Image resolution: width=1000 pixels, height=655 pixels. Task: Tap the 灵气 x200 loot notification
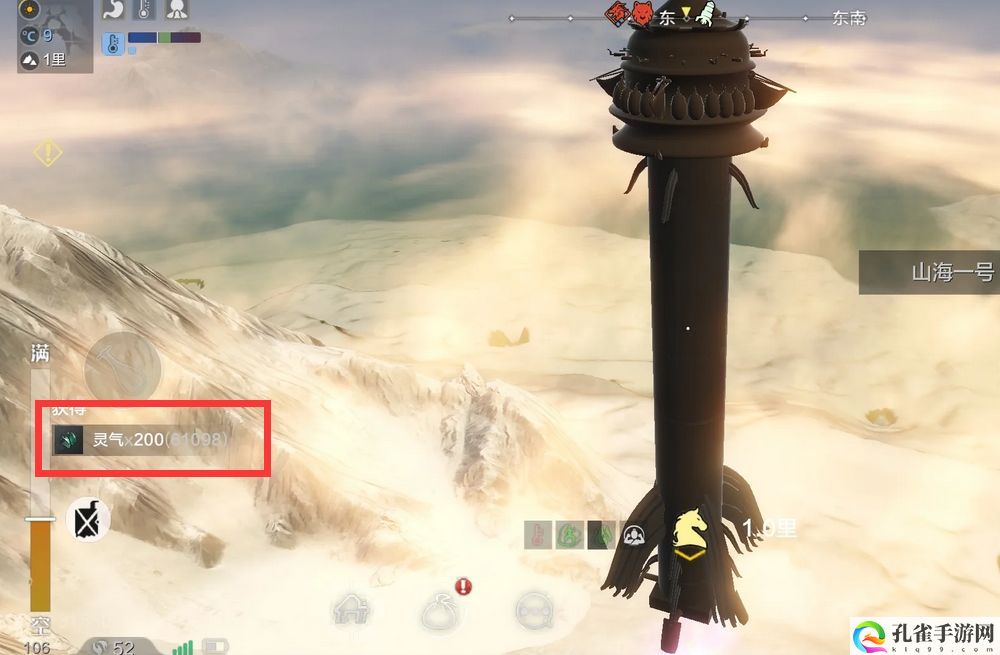(x=152, y=439)
